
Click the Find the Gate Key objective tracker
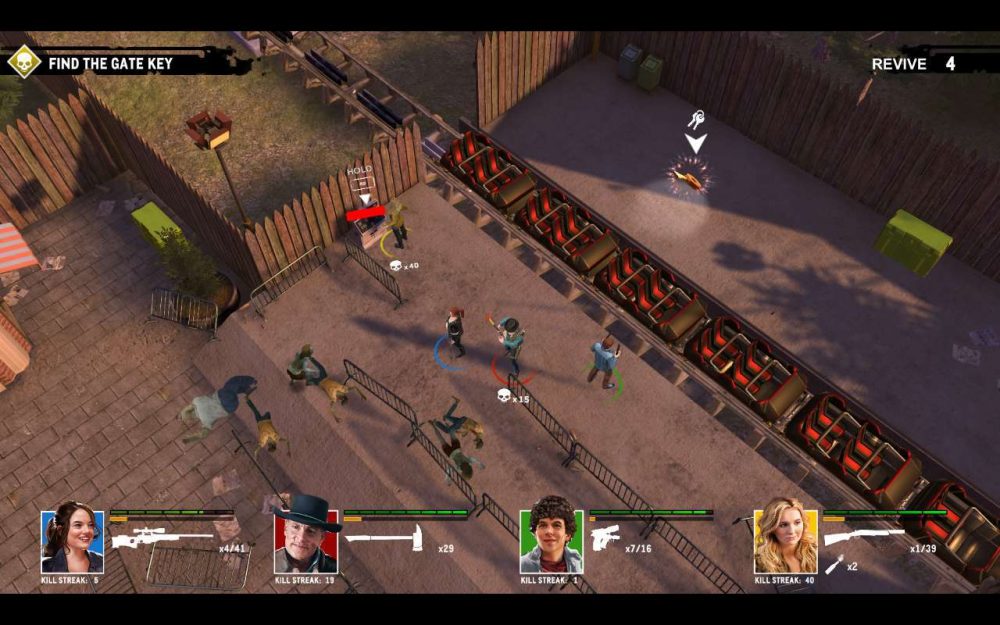click(x=110, y=63)
